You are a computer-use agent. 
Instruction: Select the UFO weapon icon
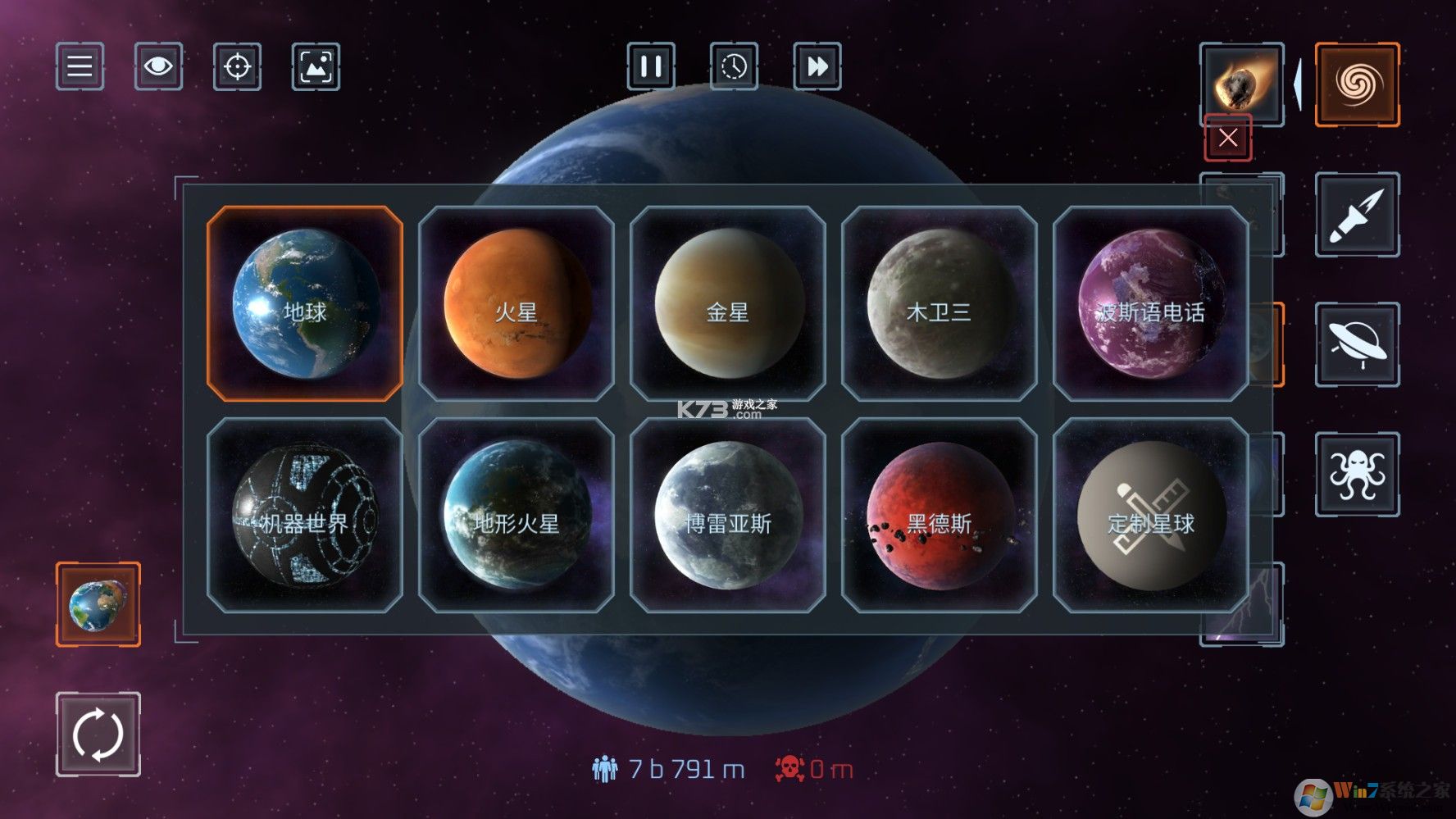click(x=1358, y=344)
